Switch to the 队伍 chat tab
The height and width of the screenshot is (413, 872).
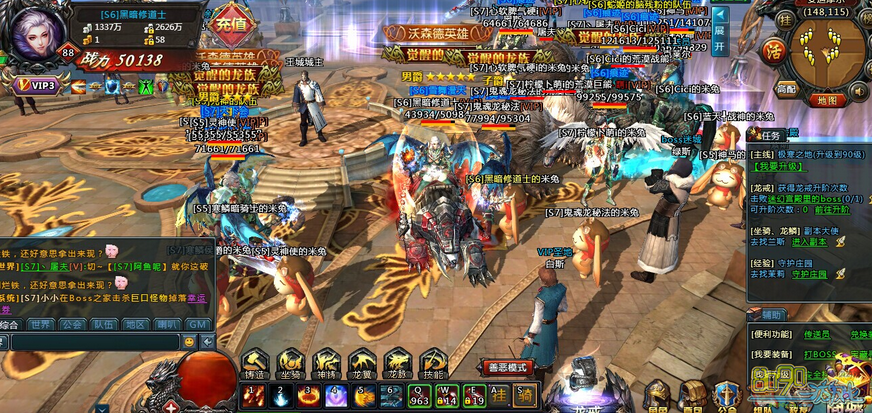point(102,324)
